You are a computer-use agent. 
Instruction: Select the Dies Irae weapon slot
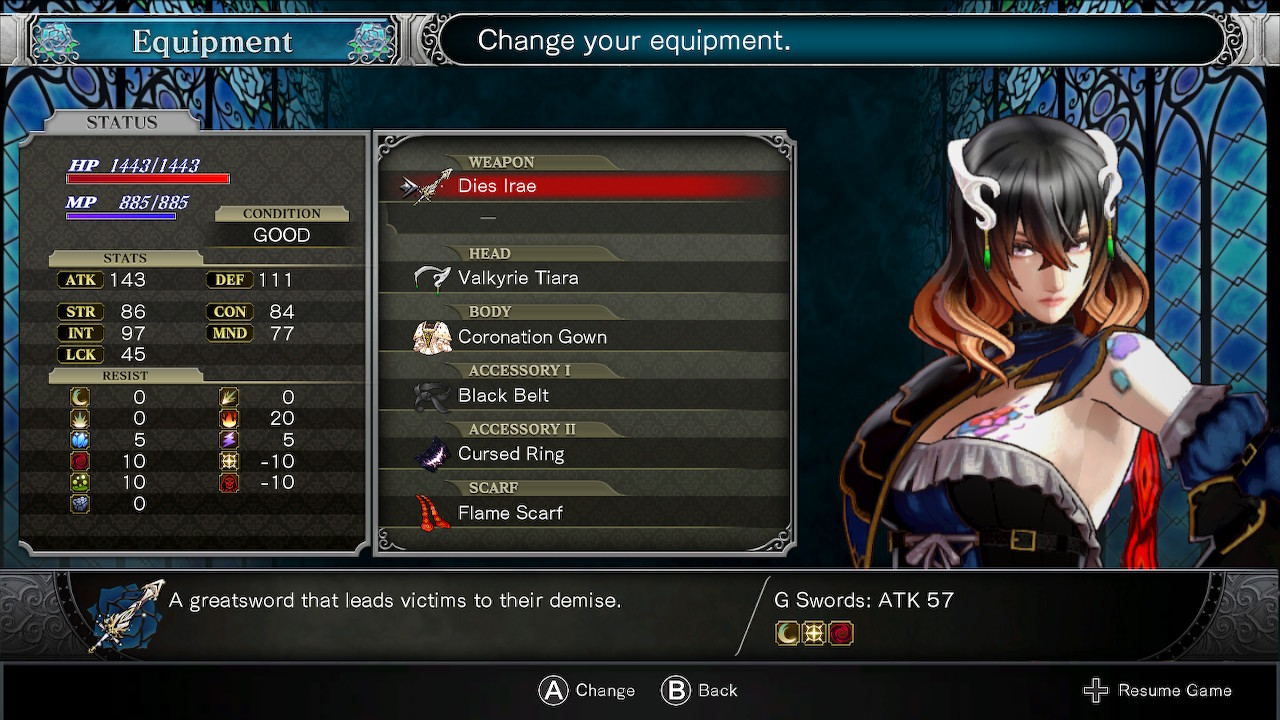pyautogui.click(x=584, y=186)
